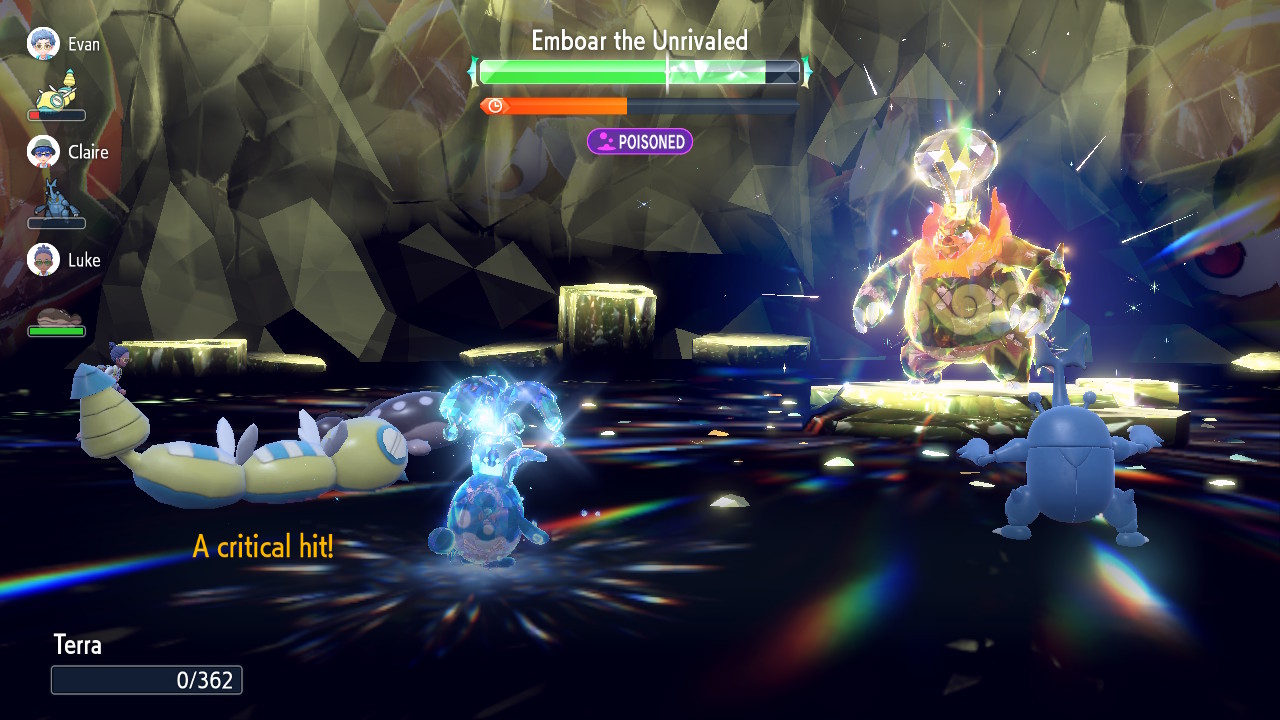The height and width of the screenshot is (720, 1280).
Task: Click Claire's Heracross party icon
Action: point(56,199)
